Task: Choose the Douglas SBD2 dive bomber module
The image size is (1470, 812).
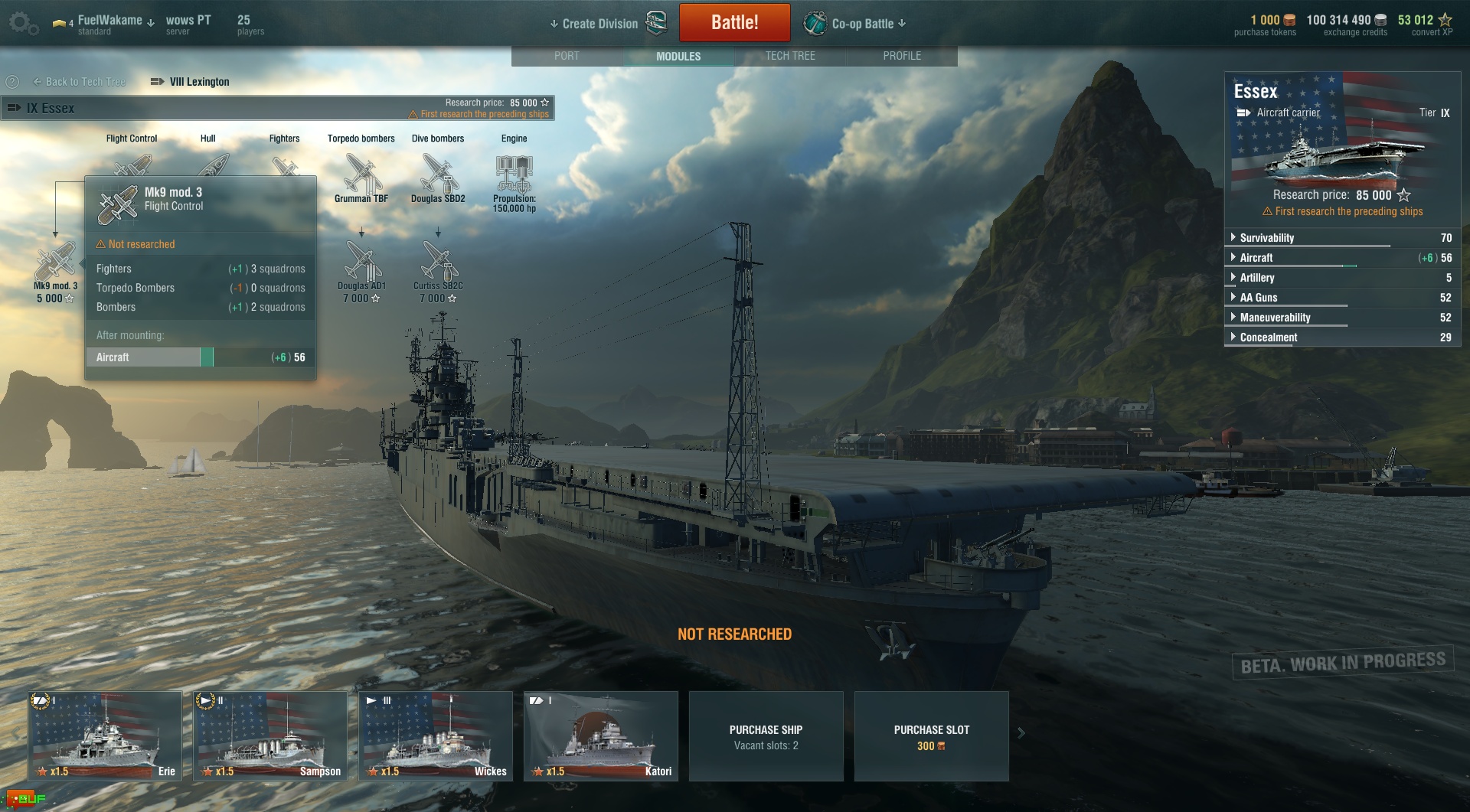Action: click(438, 176)
